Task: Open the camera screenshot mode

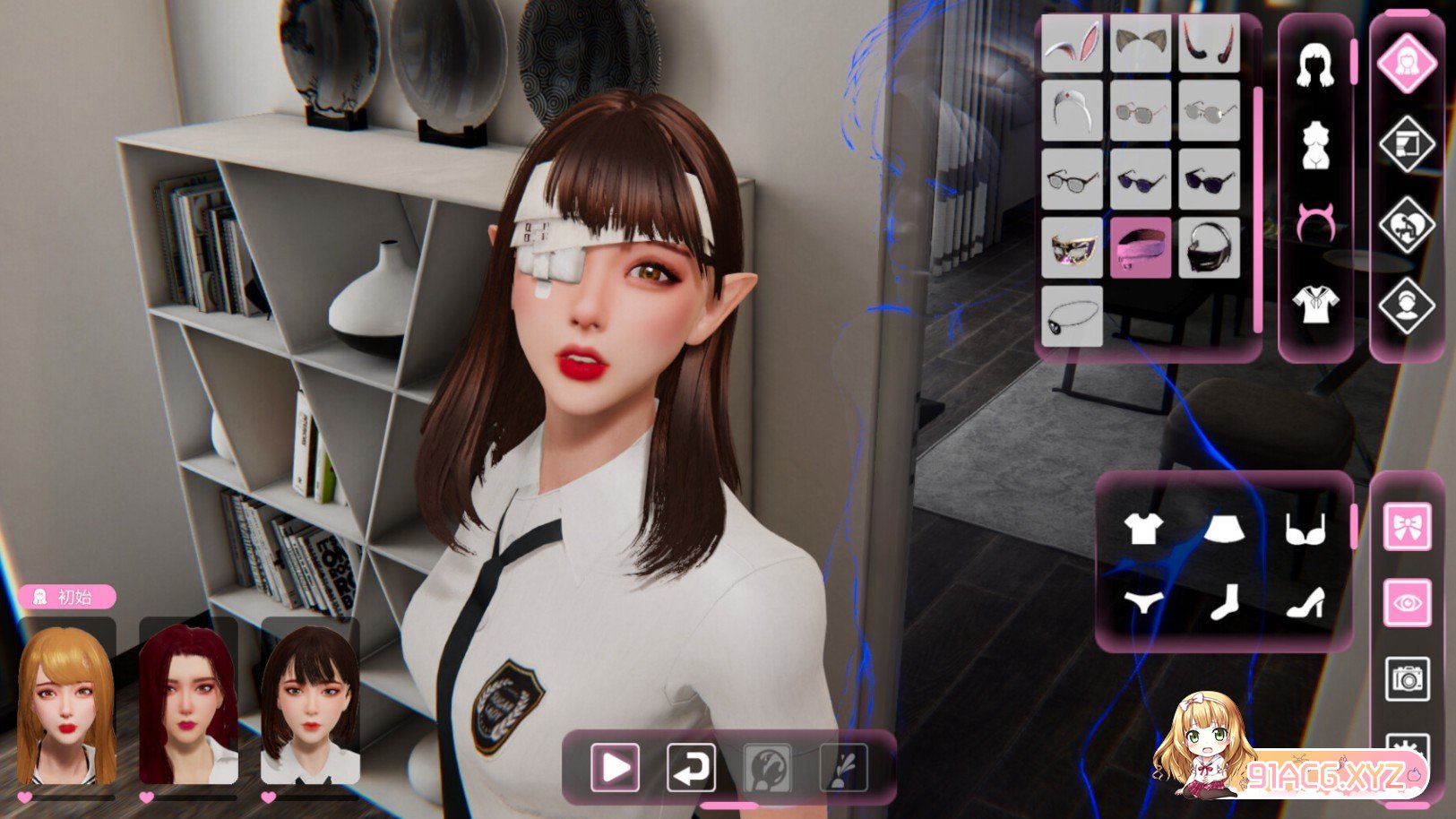Action: pyautogui.click(x=1407, y=679)
